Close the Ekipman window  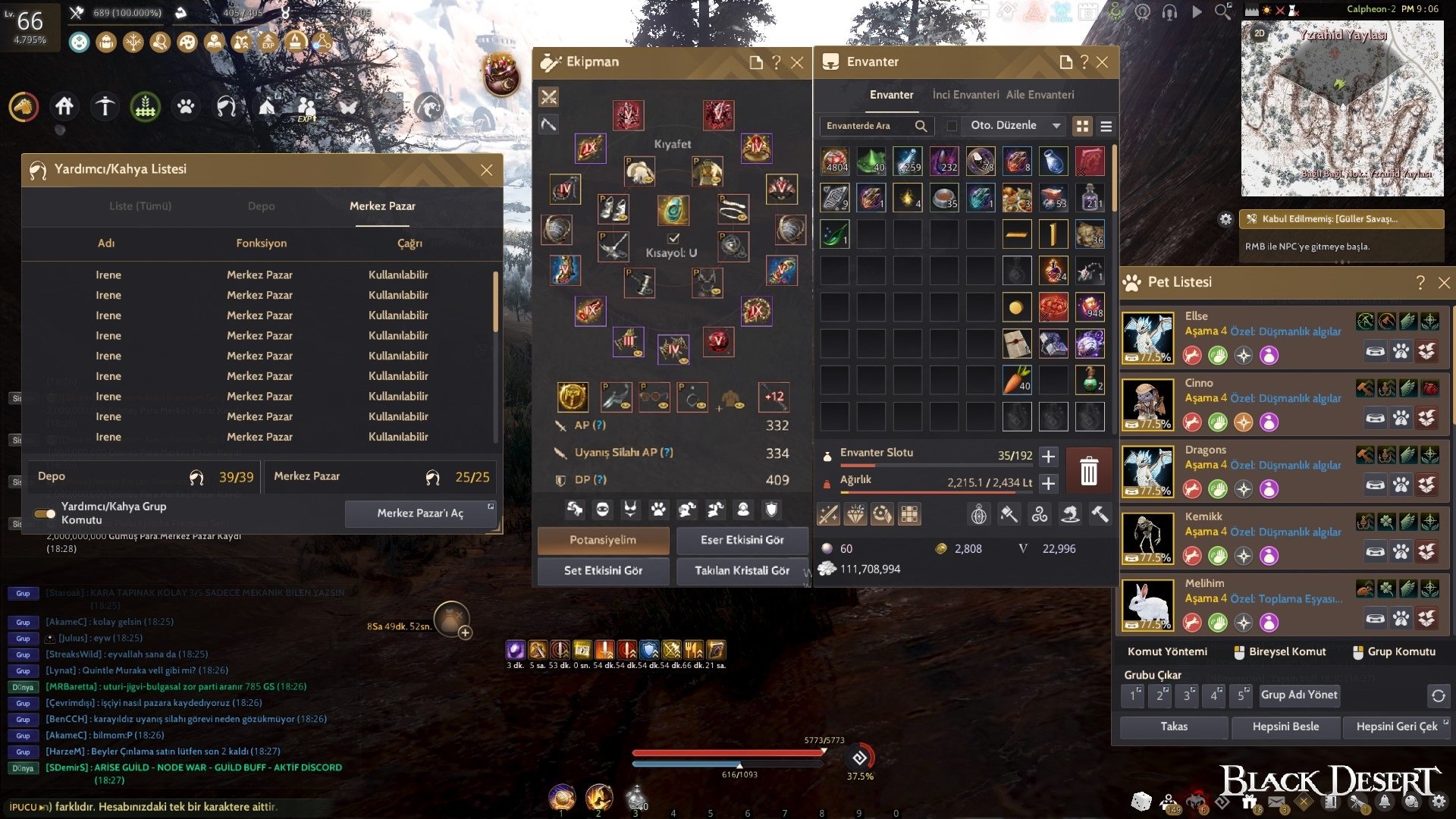coord(797,63)
